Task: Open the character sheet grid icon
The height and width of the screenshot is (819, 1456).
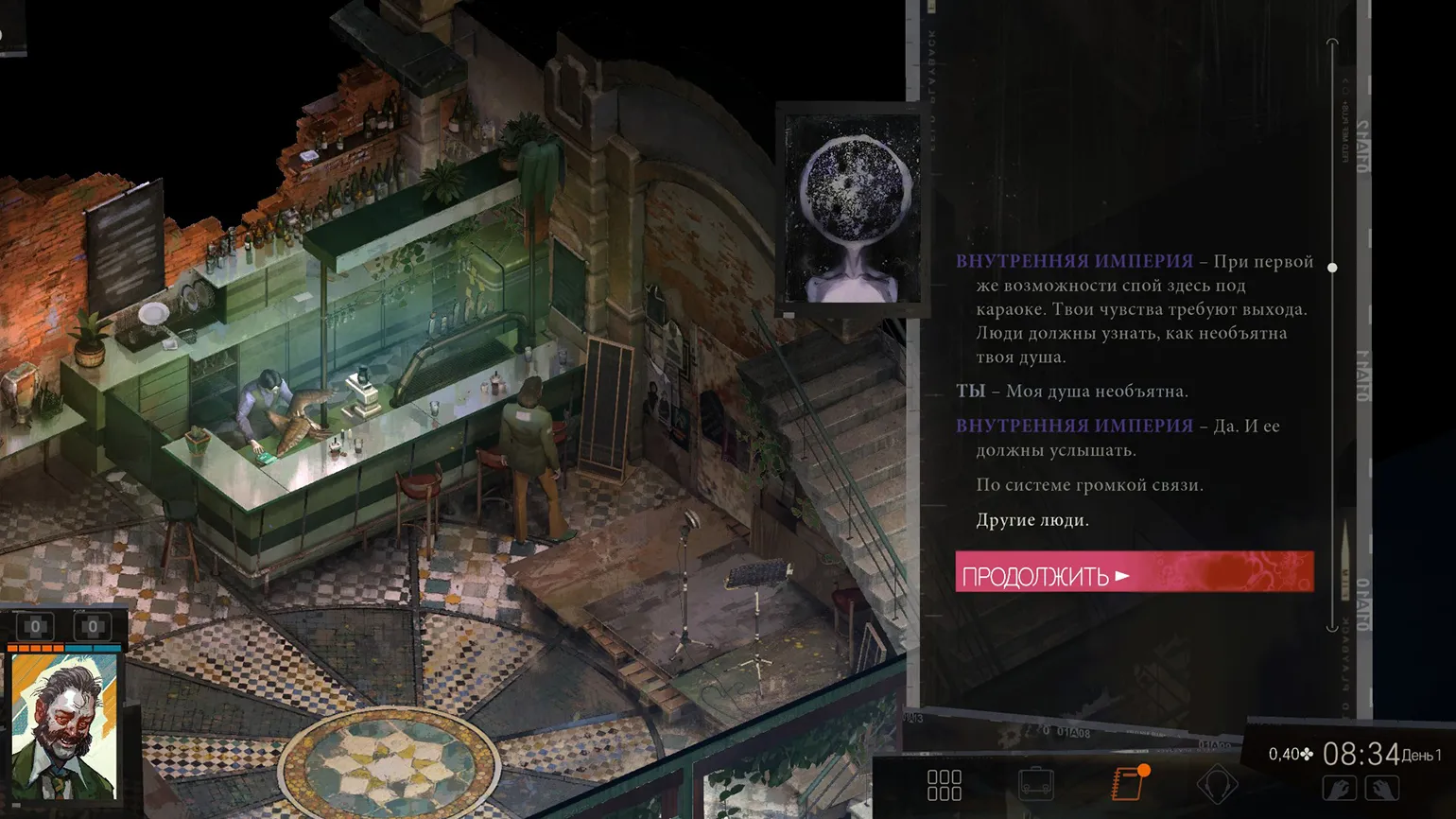Action: pos(944,785)
